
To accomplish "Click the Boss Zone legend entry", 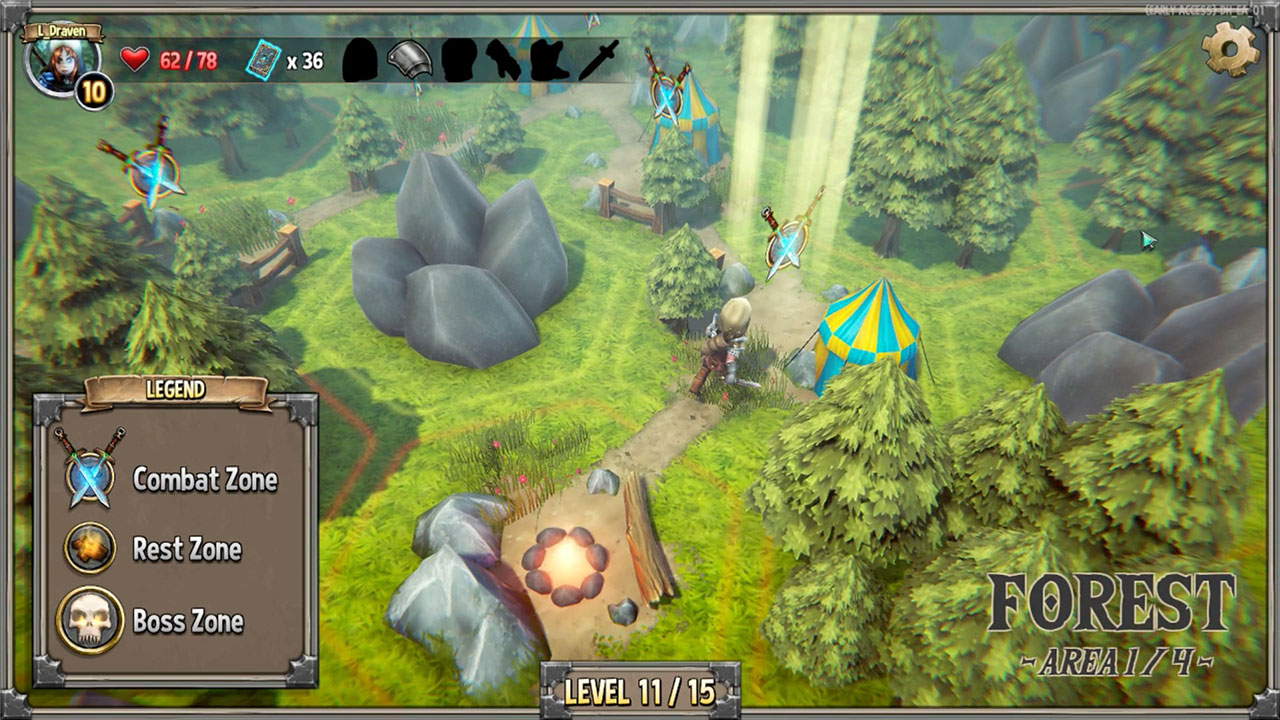I will (x=188, y=621).
